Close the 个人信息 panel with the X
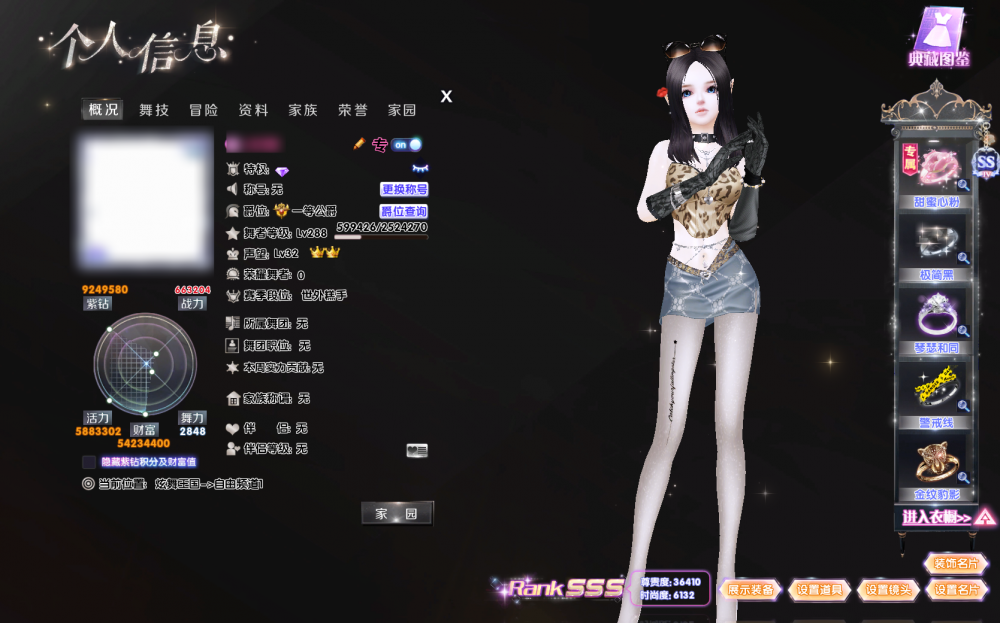Image resolution: width=1000 pixels, height=623 pixels. (446, 97)
